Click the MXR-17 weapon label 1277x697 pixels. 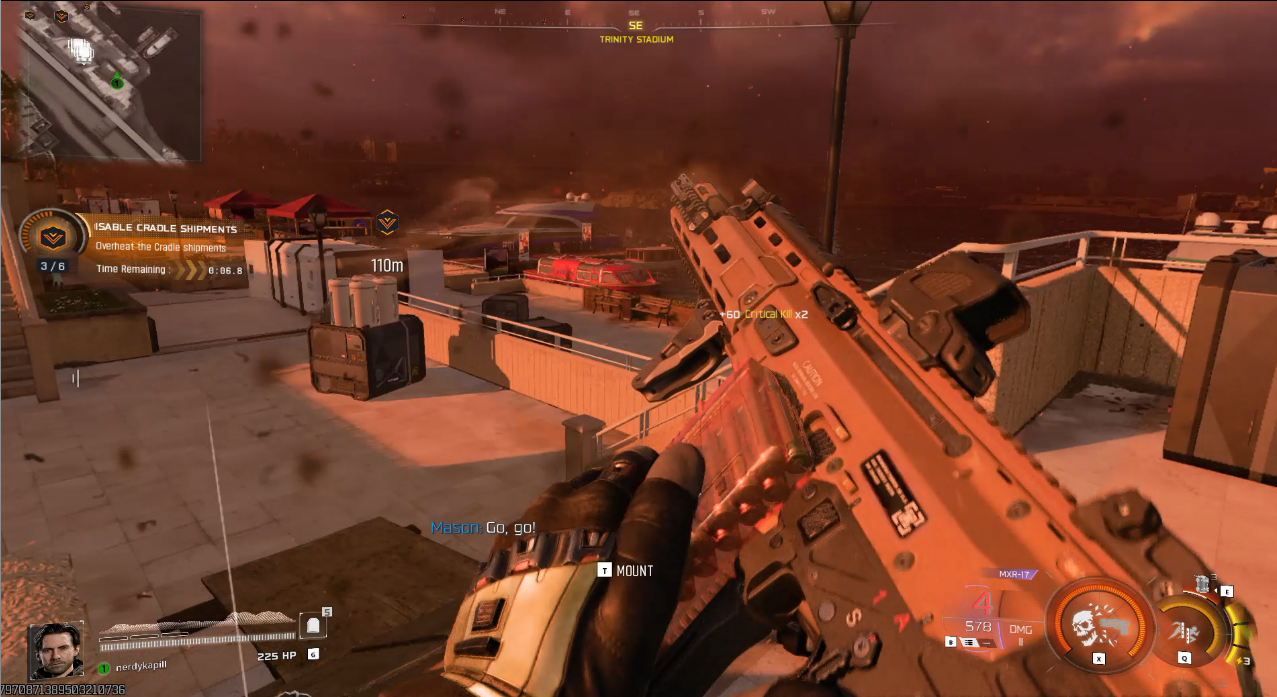(1015, 574)
